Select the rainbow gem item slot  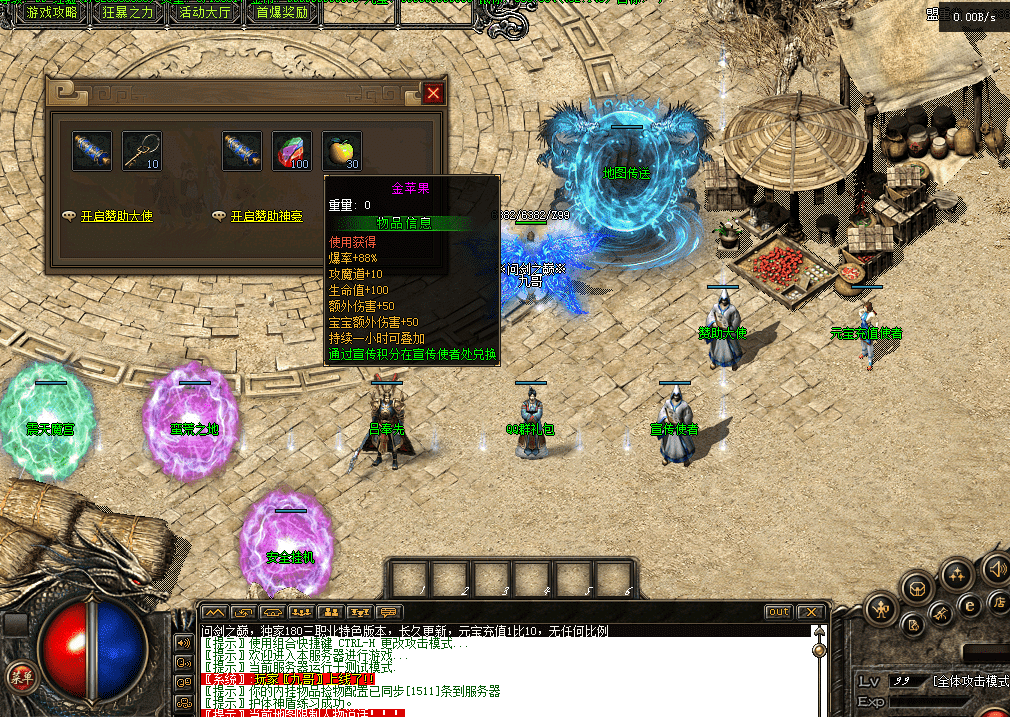pyautogui.click(x=292, y=151)
